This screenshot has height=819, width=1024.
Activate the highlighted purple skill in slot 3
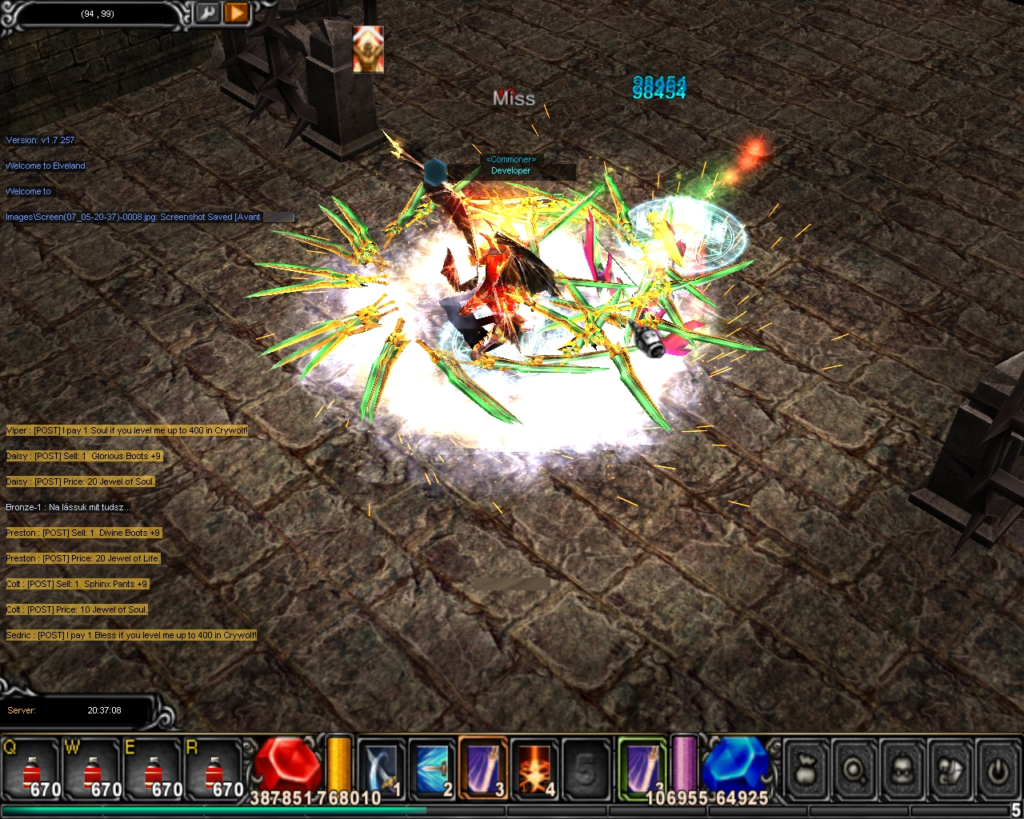click(484, 768)
